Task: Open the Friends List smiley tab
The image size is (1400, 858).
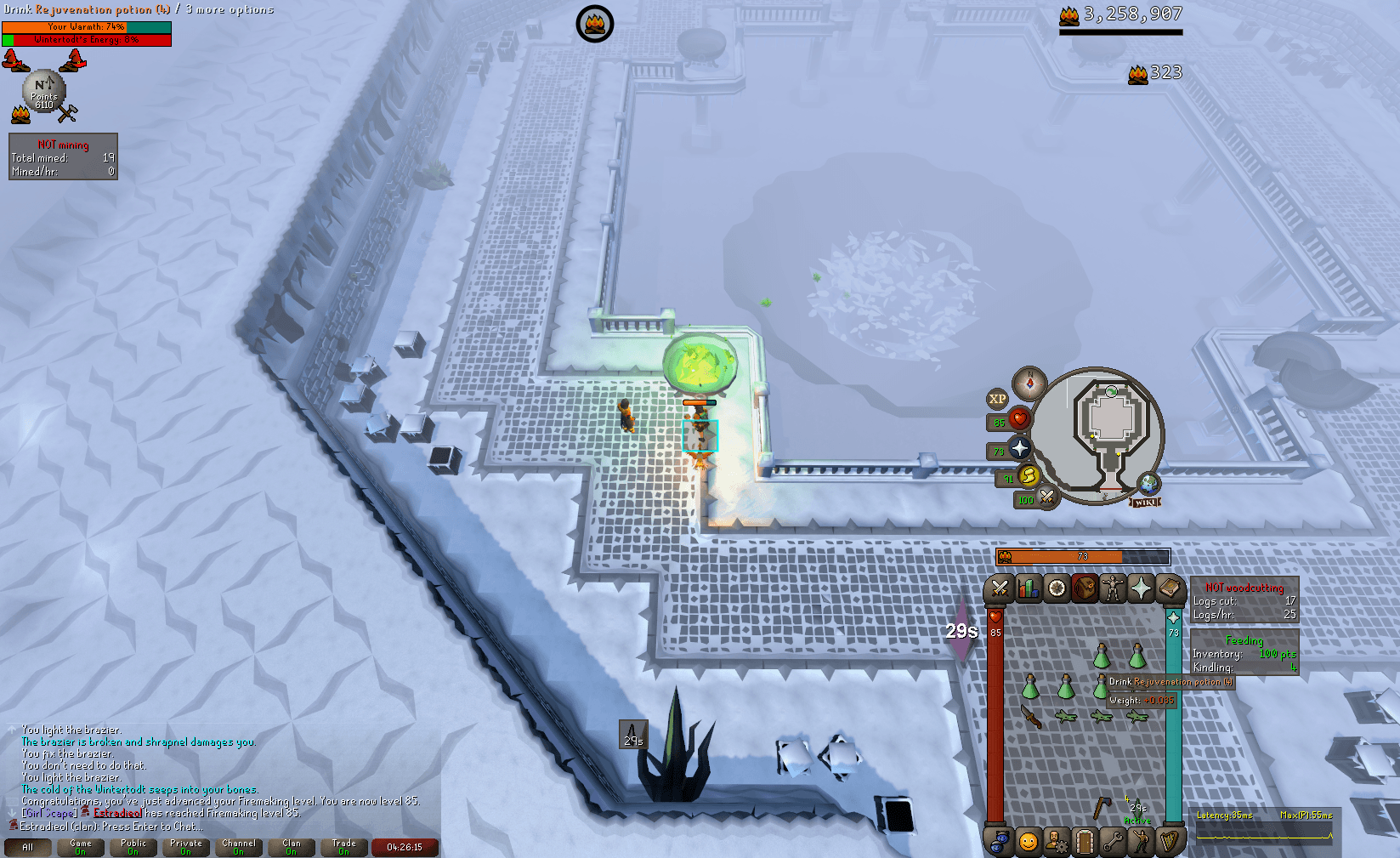Action: coord(1029,842)
